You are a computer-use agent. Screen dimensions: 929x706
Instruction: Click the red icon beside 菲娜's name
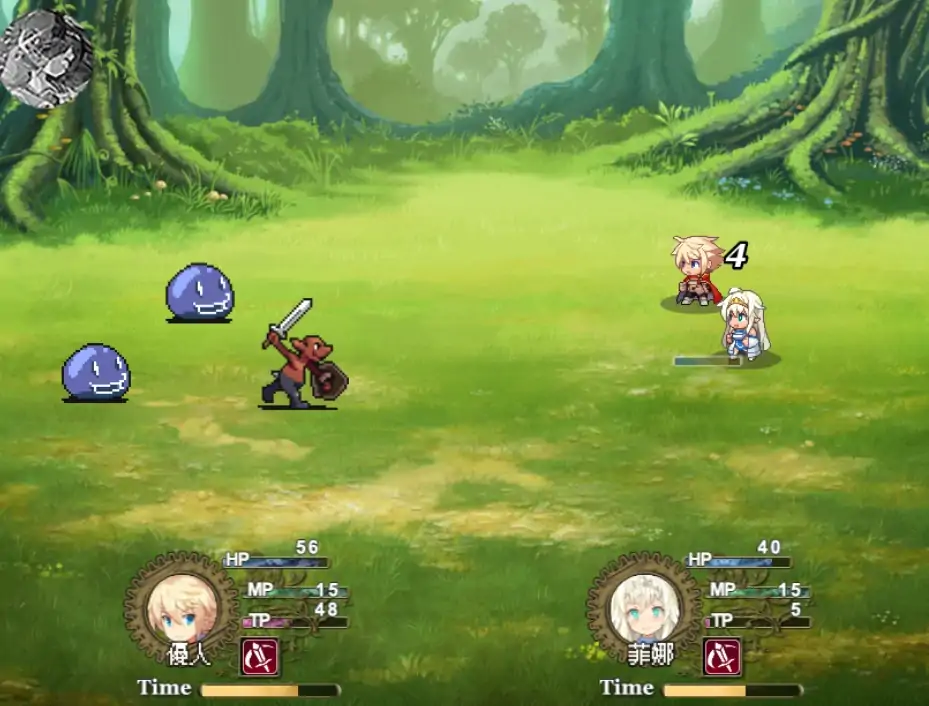(722, 657)
